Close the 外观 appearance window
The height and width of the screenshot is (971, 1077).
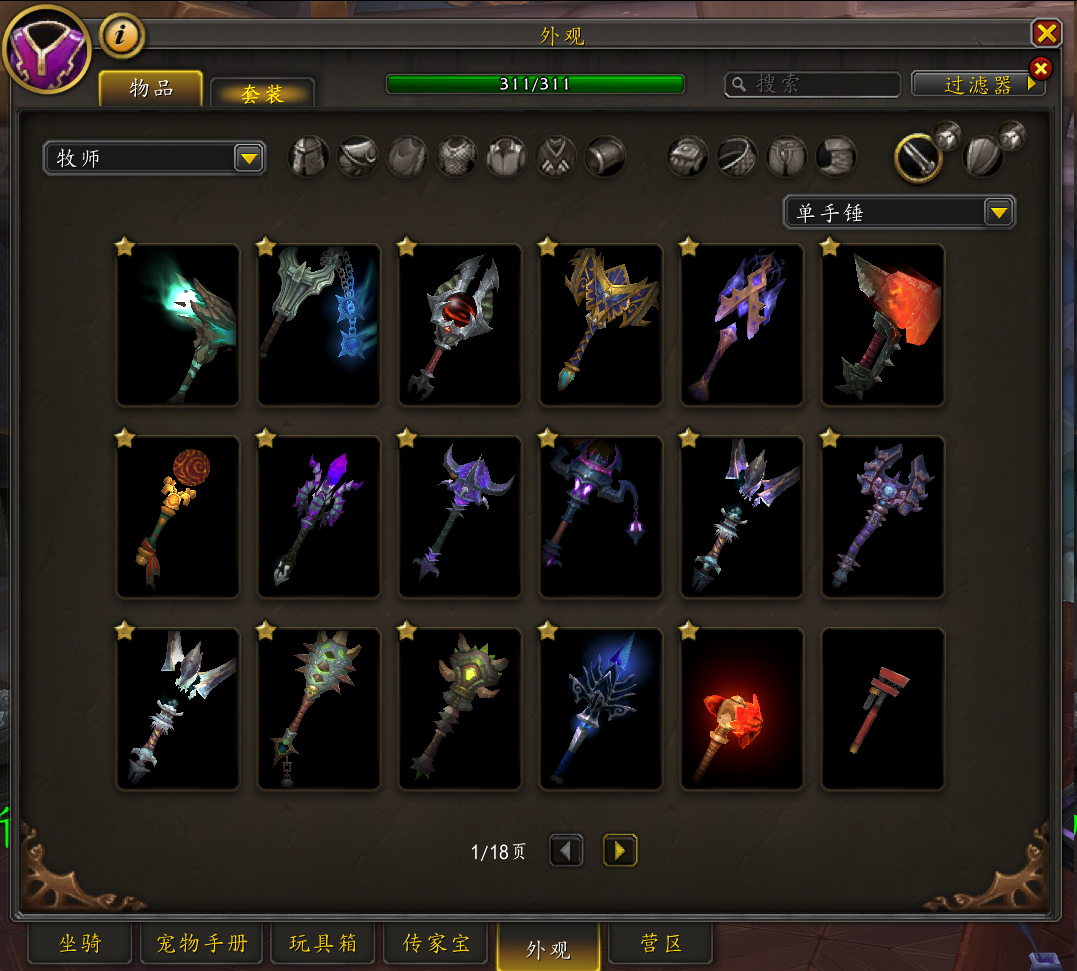pos(1046,34)
